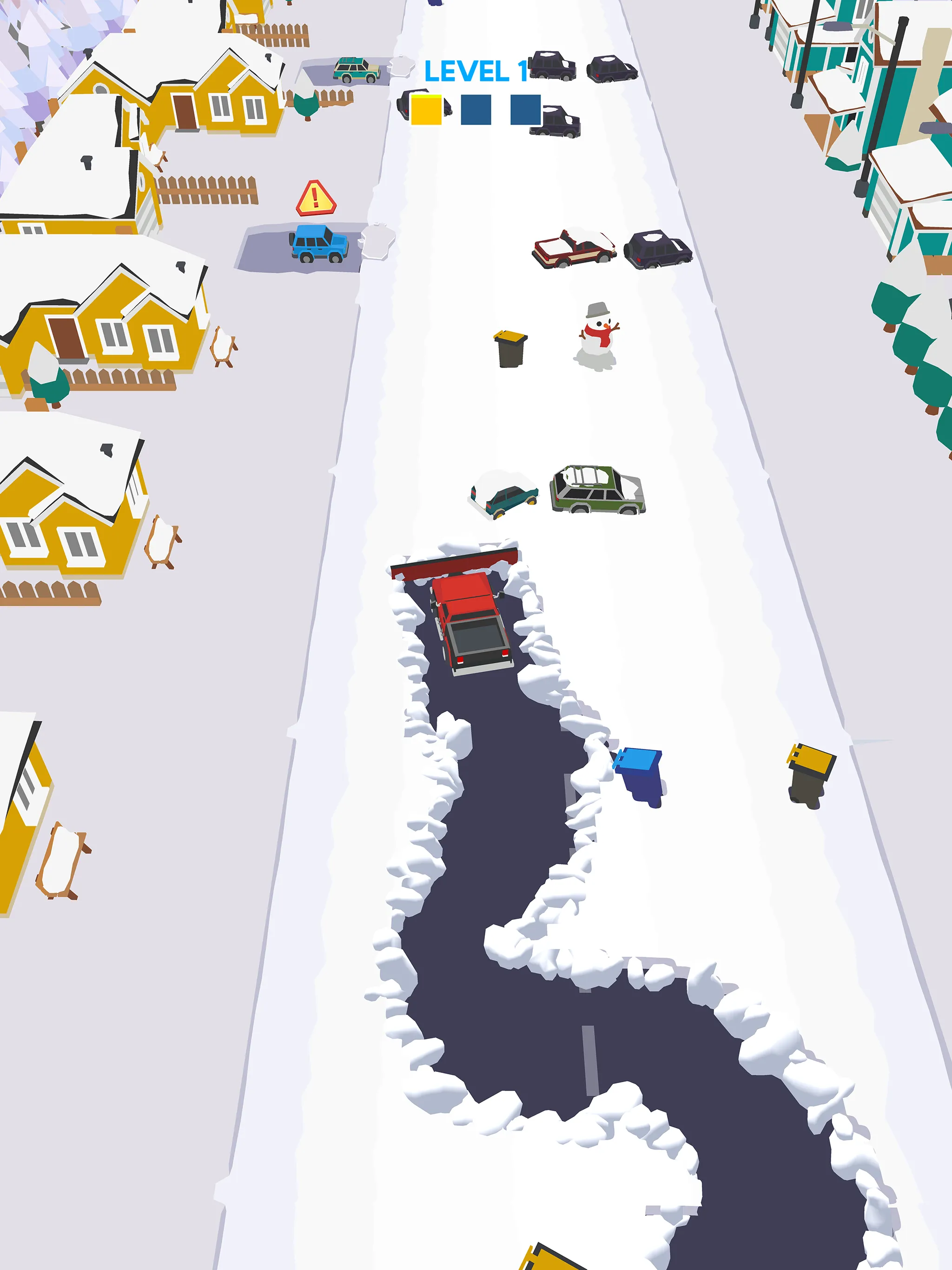The image size is (952, 1270).
Task: Click the green station wagon at top left
Action: click(357, 69)
